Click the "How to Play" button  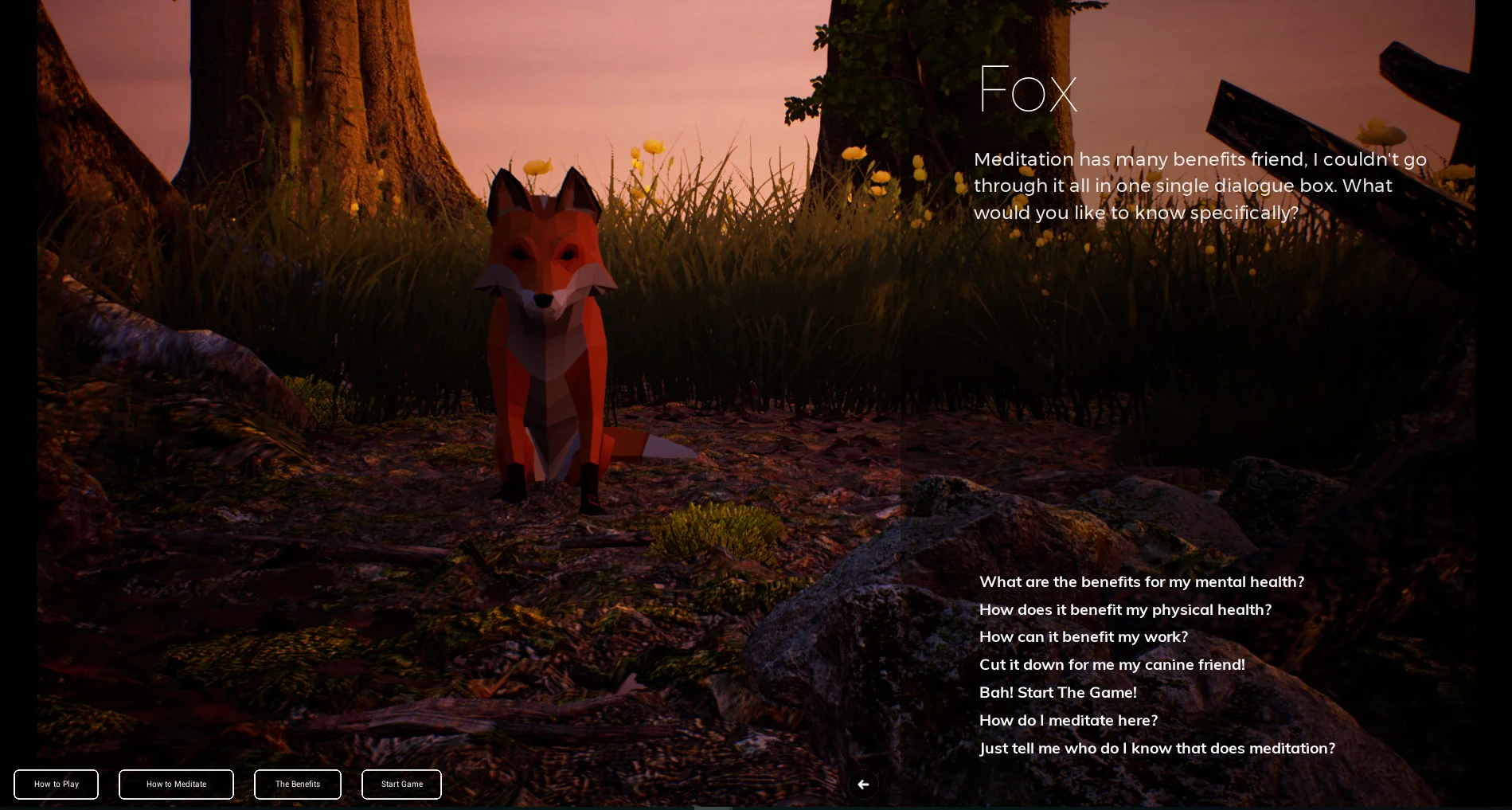click(x=56, y=784)
